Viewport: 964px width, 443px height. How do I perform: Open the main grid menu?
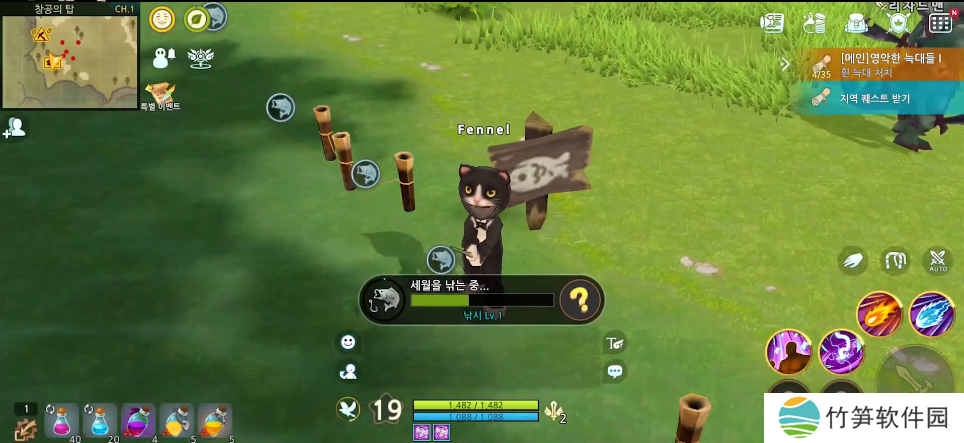coord(940,22)
